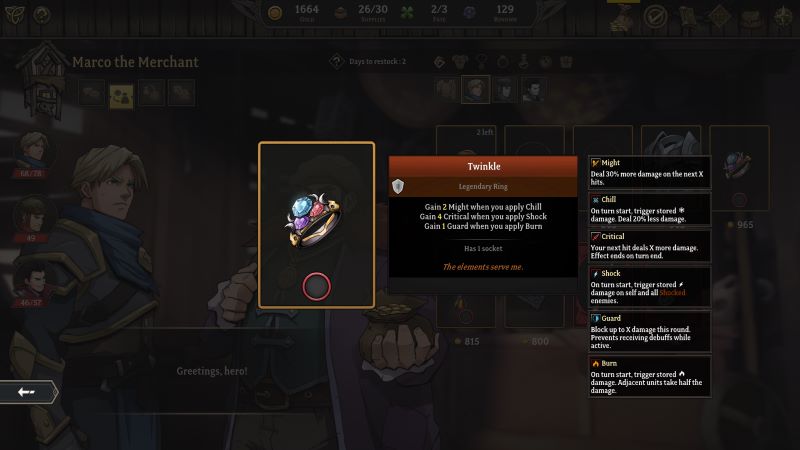Switch to the highlighted yellow merchant tab
This screenshot has height=450, width=800.
point(122,94)
